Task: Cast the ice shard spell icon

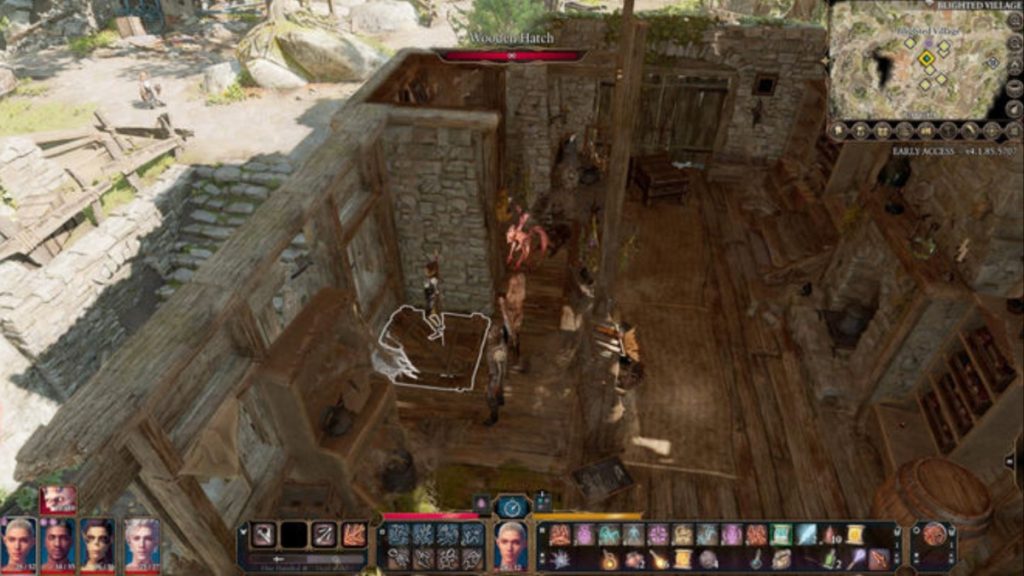Action: click(x=805, y=535)
